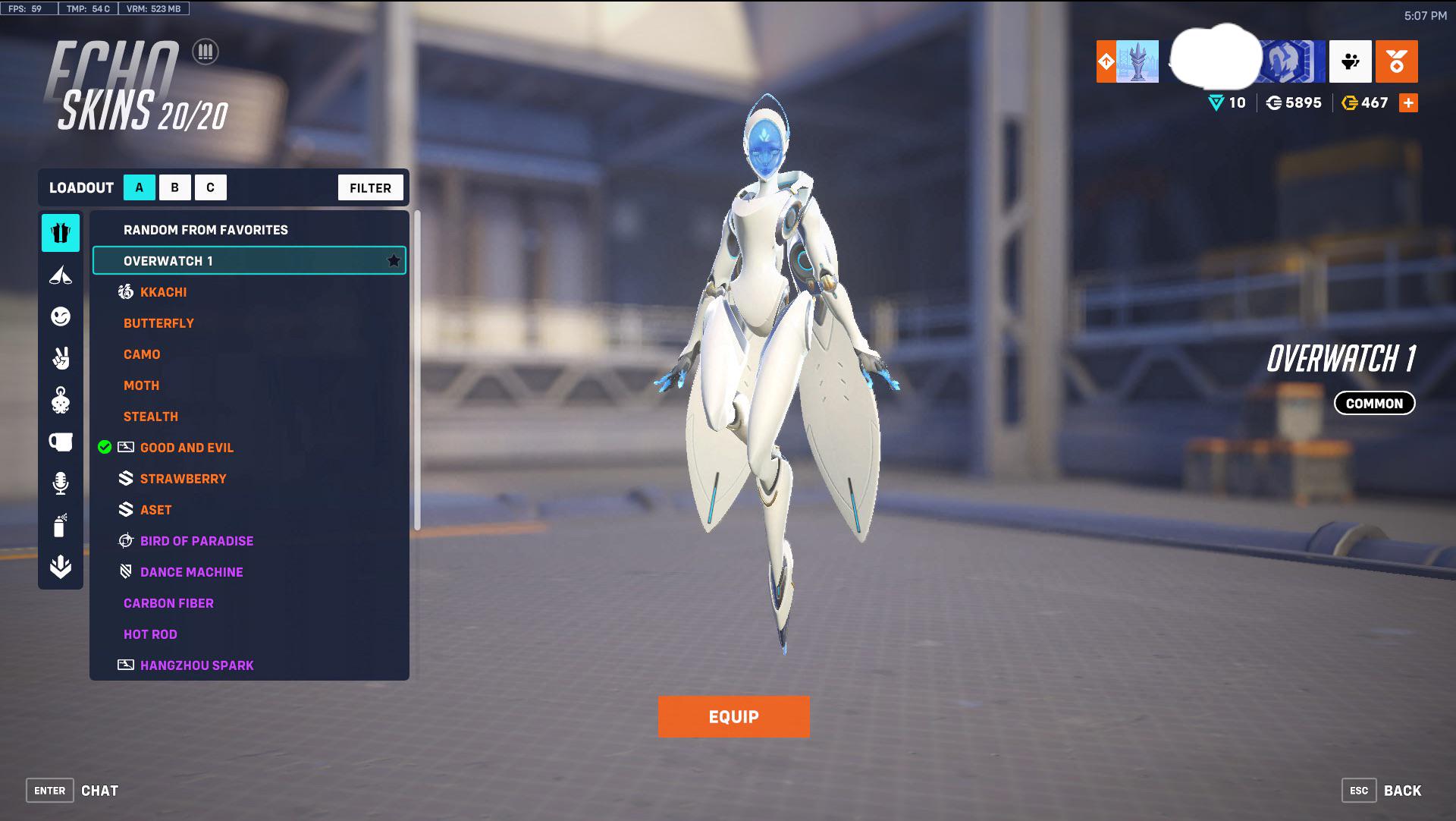Choose Random From Favorites option
The height and width of the screenshot is (821, 1456).
point(206,229)
